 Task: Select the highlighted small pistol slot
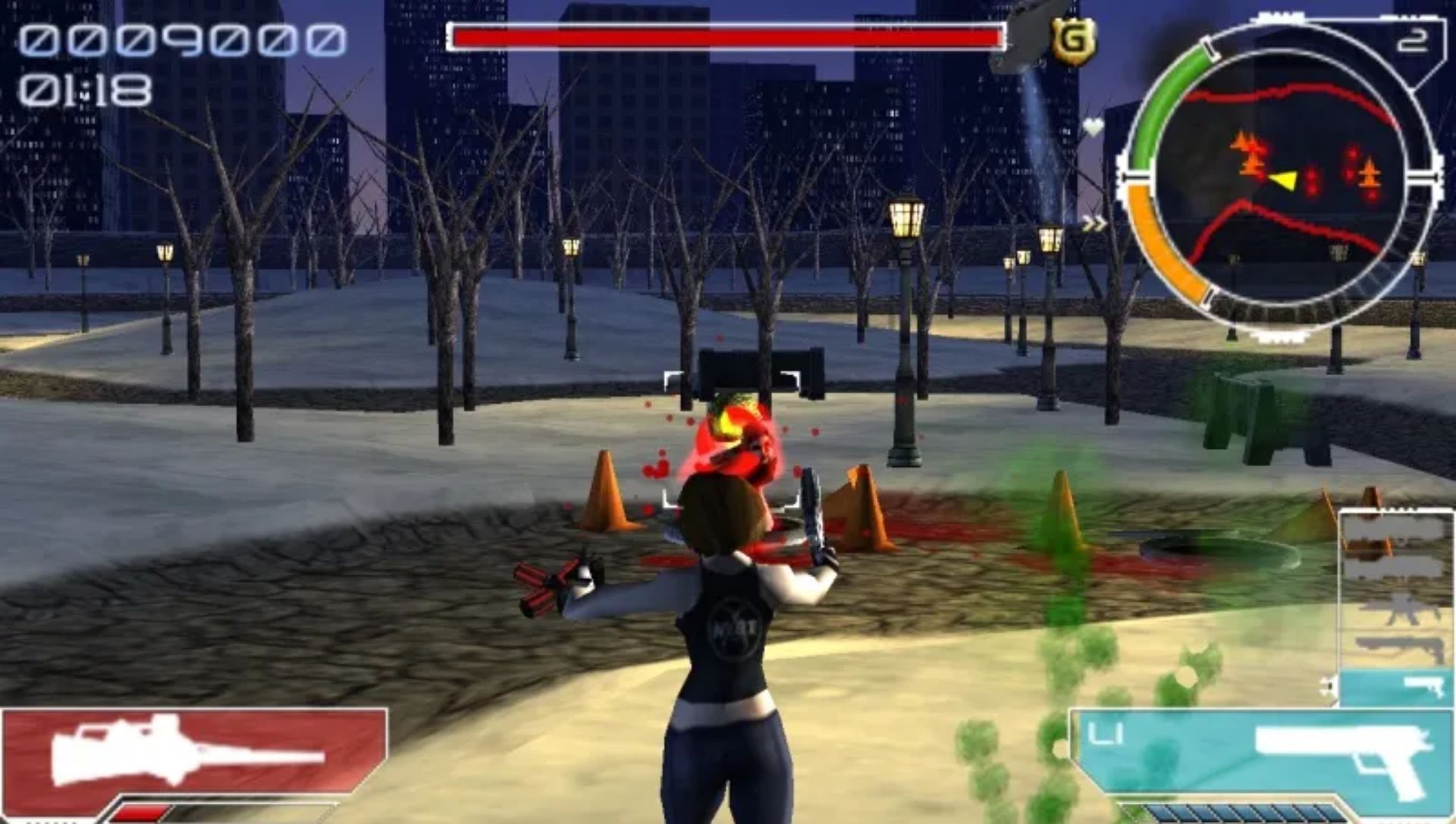(1395, 688)
